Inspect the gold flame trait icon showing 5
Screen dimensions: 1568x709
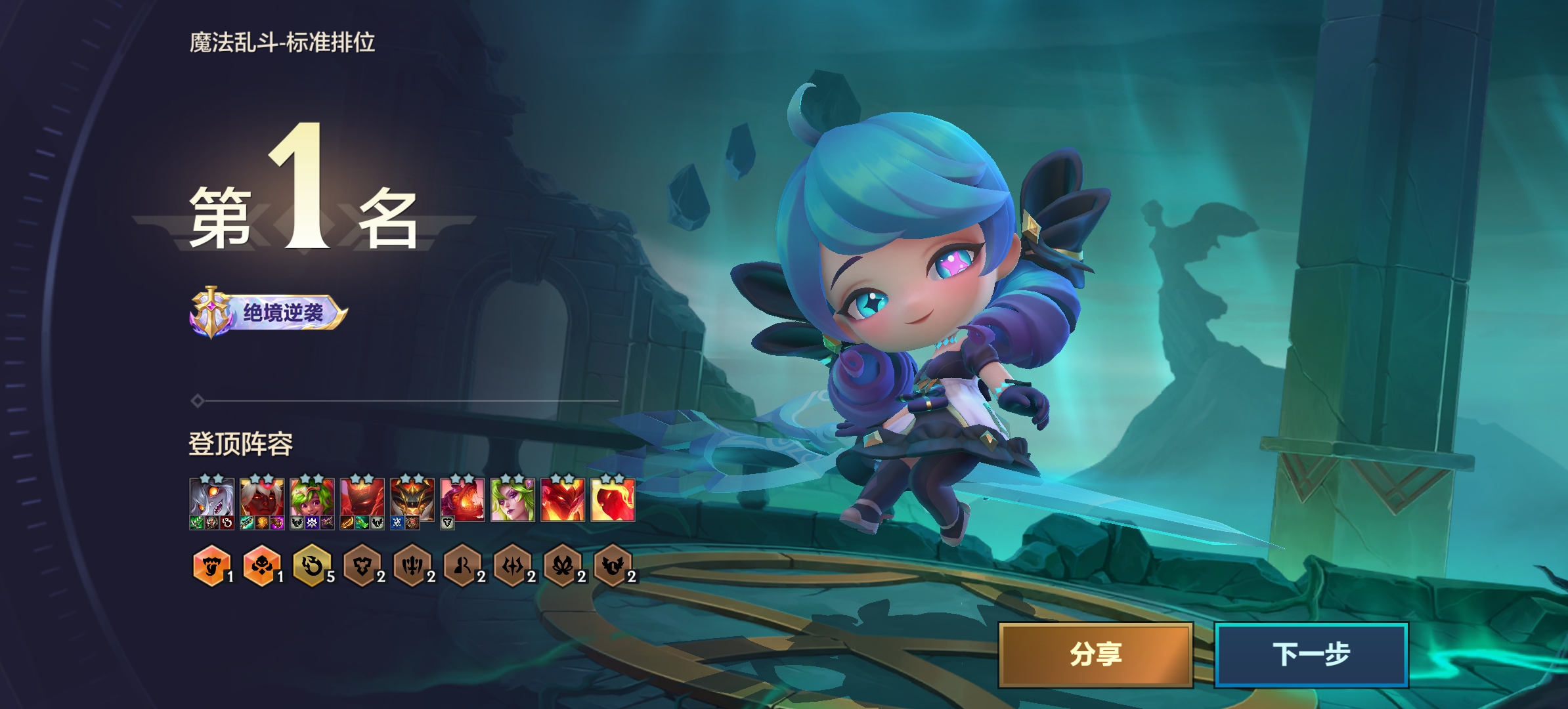pyautogui.click(x=312, y=565)
